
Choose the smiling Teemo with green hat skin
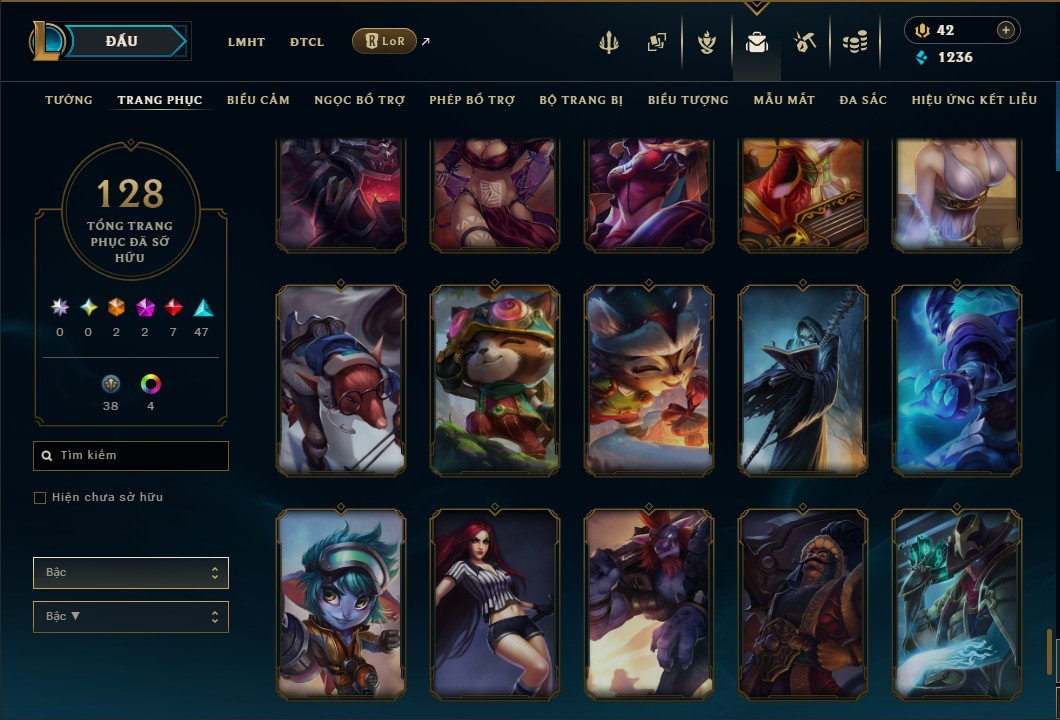(x=495, y=379)
